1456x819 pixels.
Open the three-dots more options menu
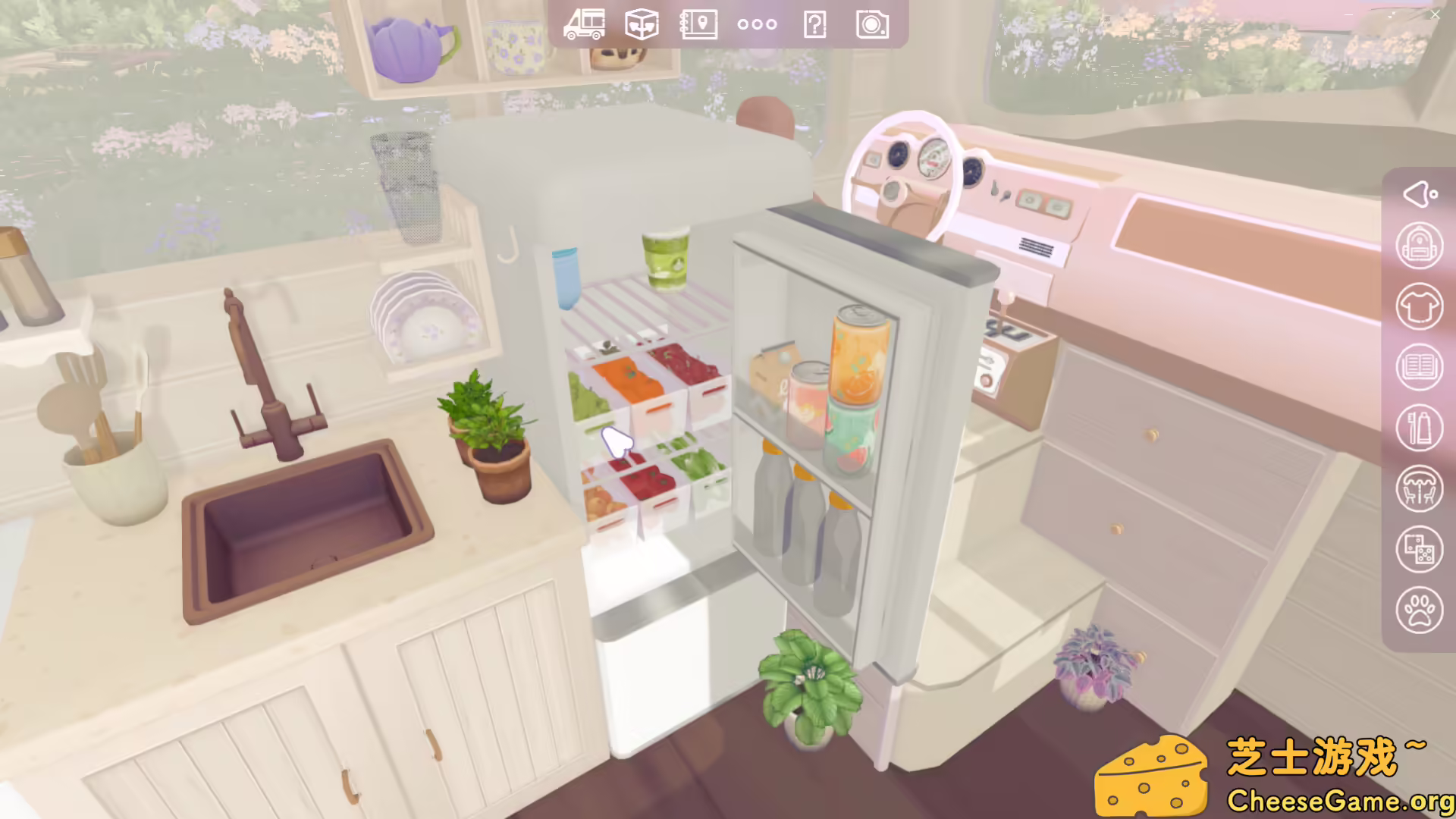pyautogui.click(x=757, y=24)
